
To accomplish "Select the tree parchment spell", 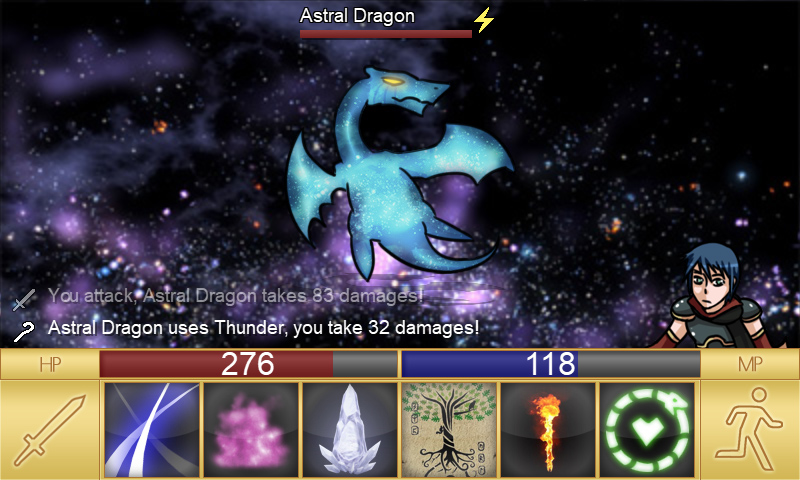I will [449, 430].
